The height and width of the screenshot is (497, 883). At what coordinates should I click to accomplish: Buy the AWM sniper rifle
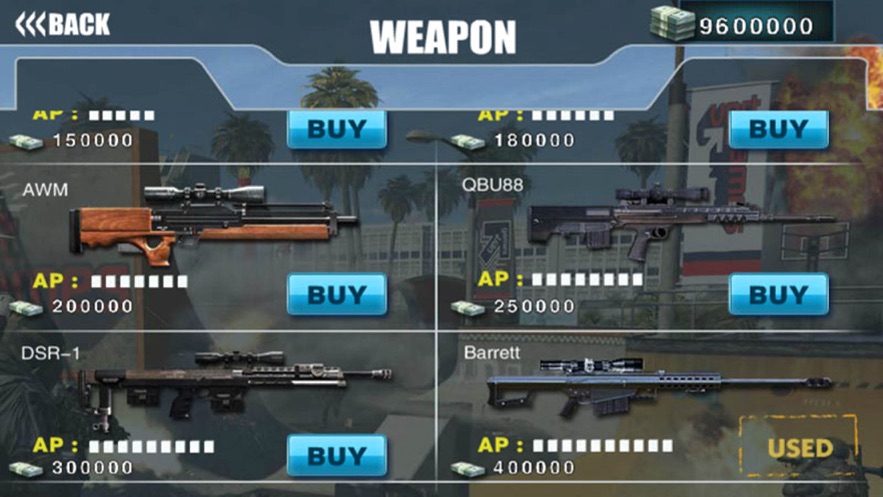(x=337, y=294)
